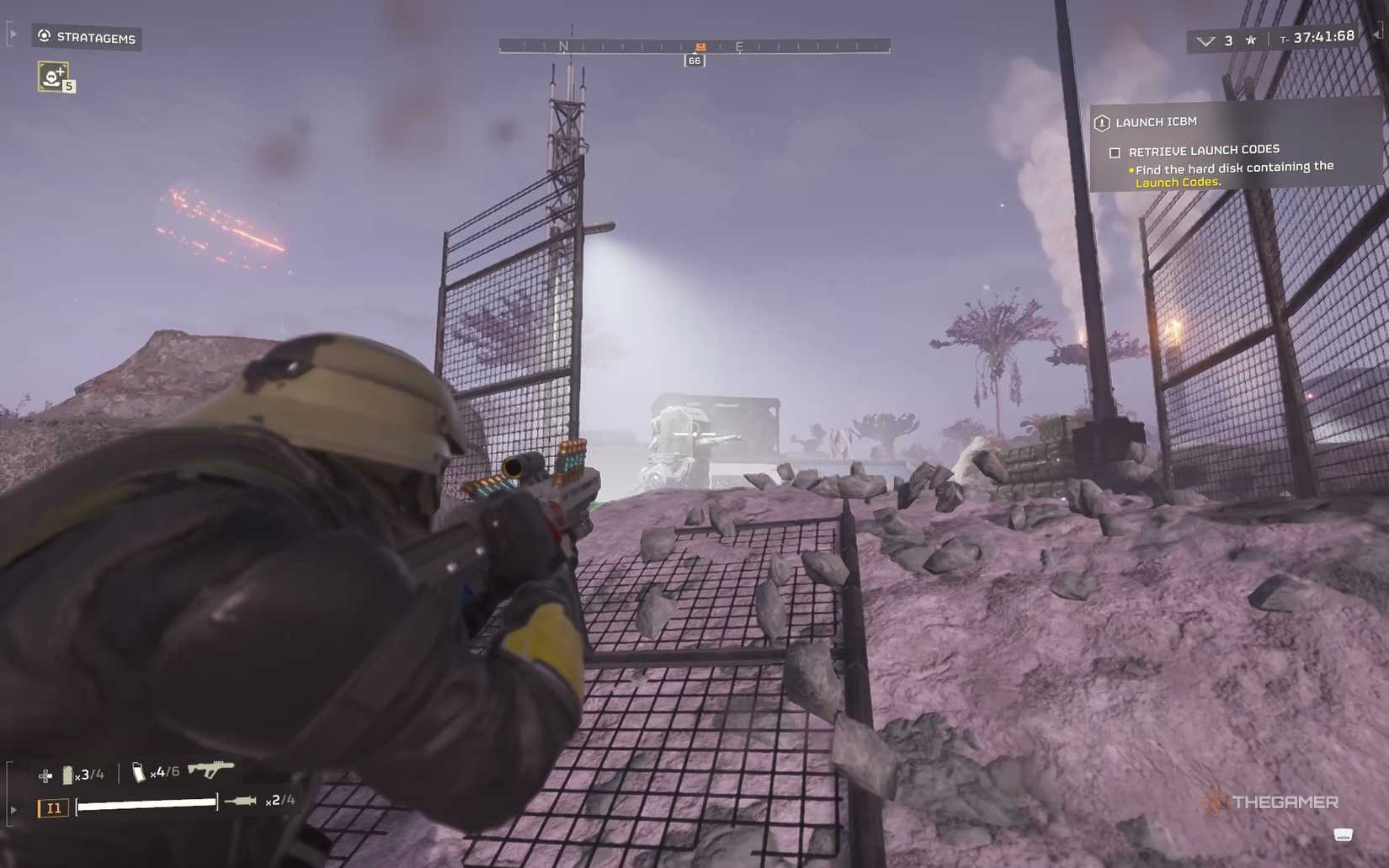This screenshot has height=868, width=1389.
Task: Click the weapon ammo progress bar
Action: 147,805
